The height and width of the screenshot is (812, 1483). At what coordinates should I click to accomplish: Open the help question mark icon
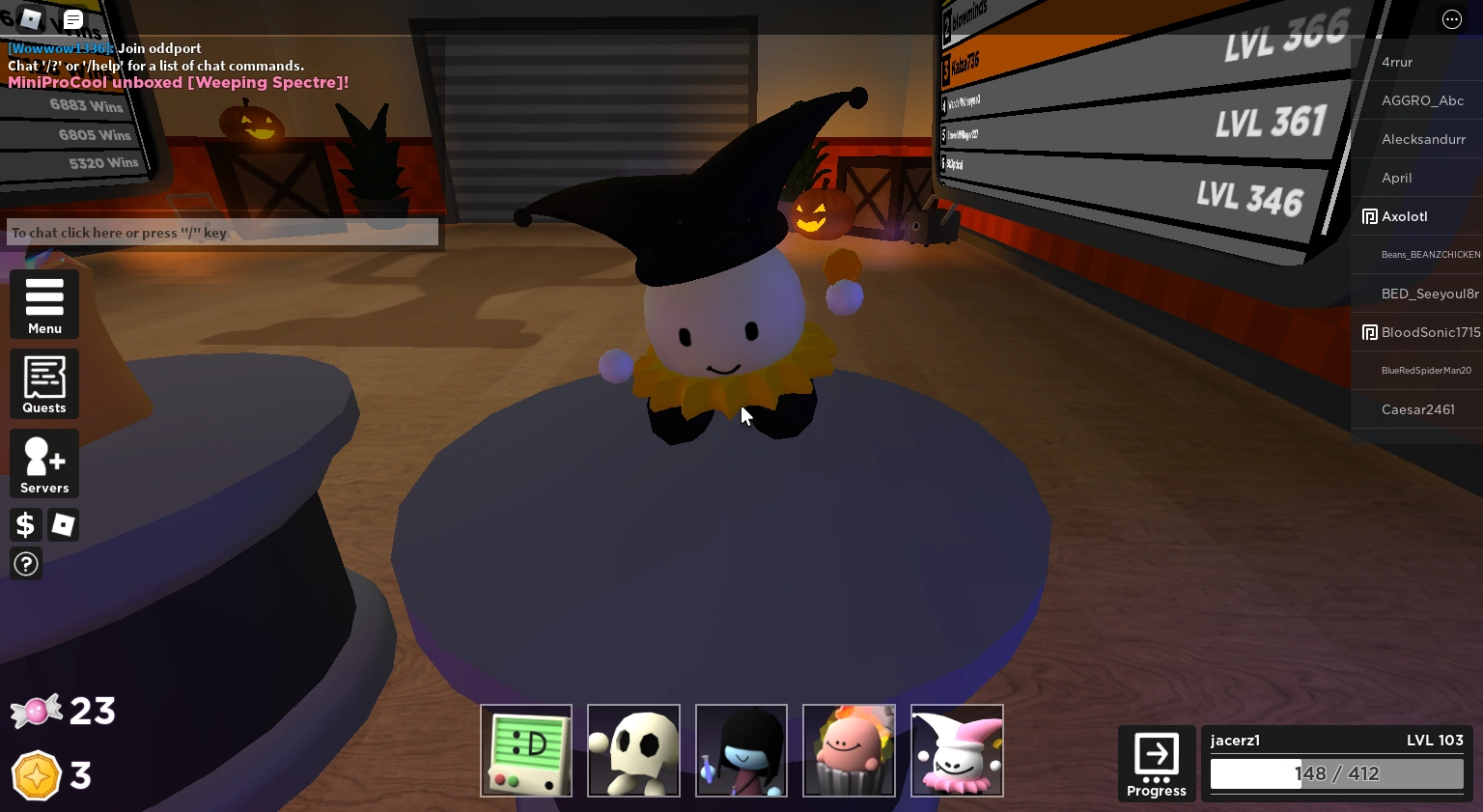(x=25, y=563)
